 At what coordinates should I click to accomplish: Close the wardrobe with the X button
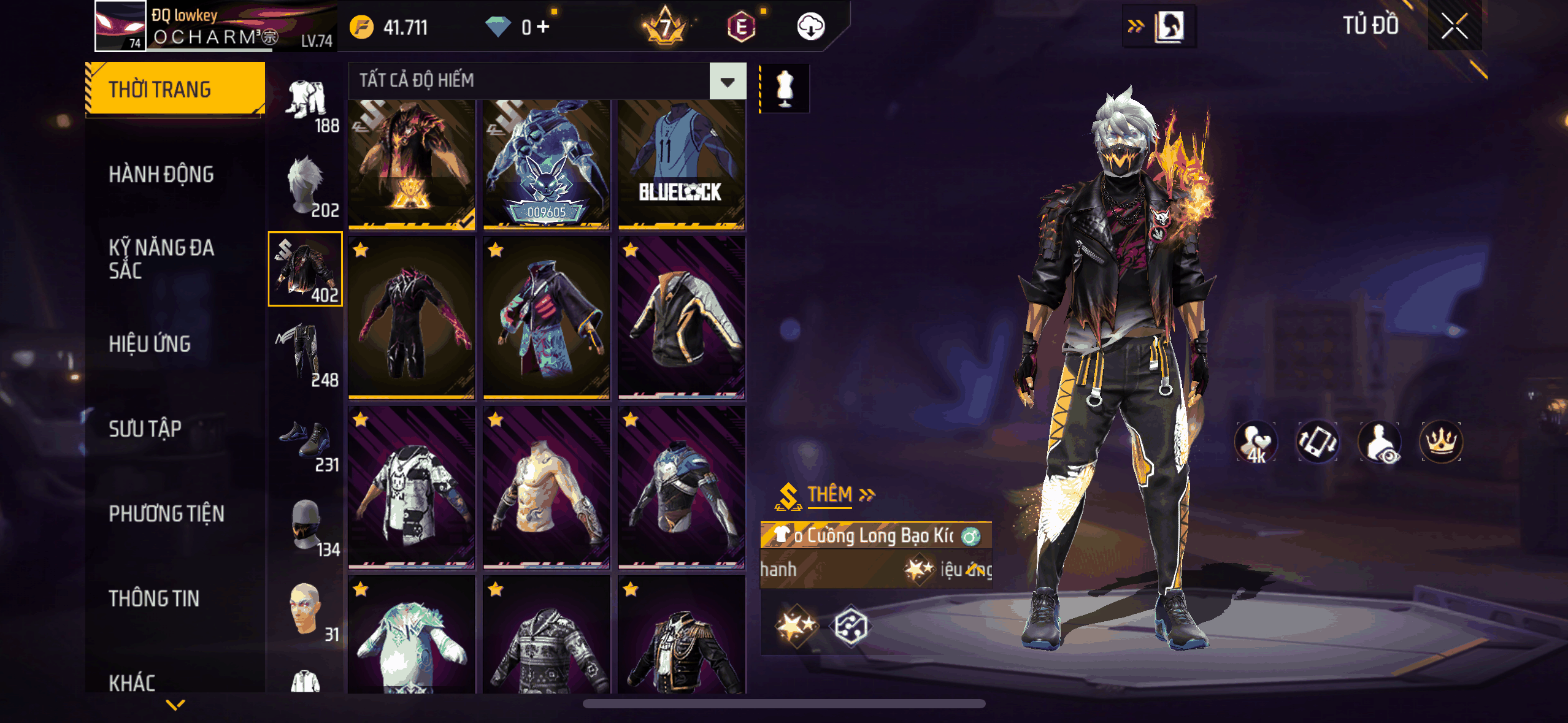pyautogui.click(x=1454, y=26)
